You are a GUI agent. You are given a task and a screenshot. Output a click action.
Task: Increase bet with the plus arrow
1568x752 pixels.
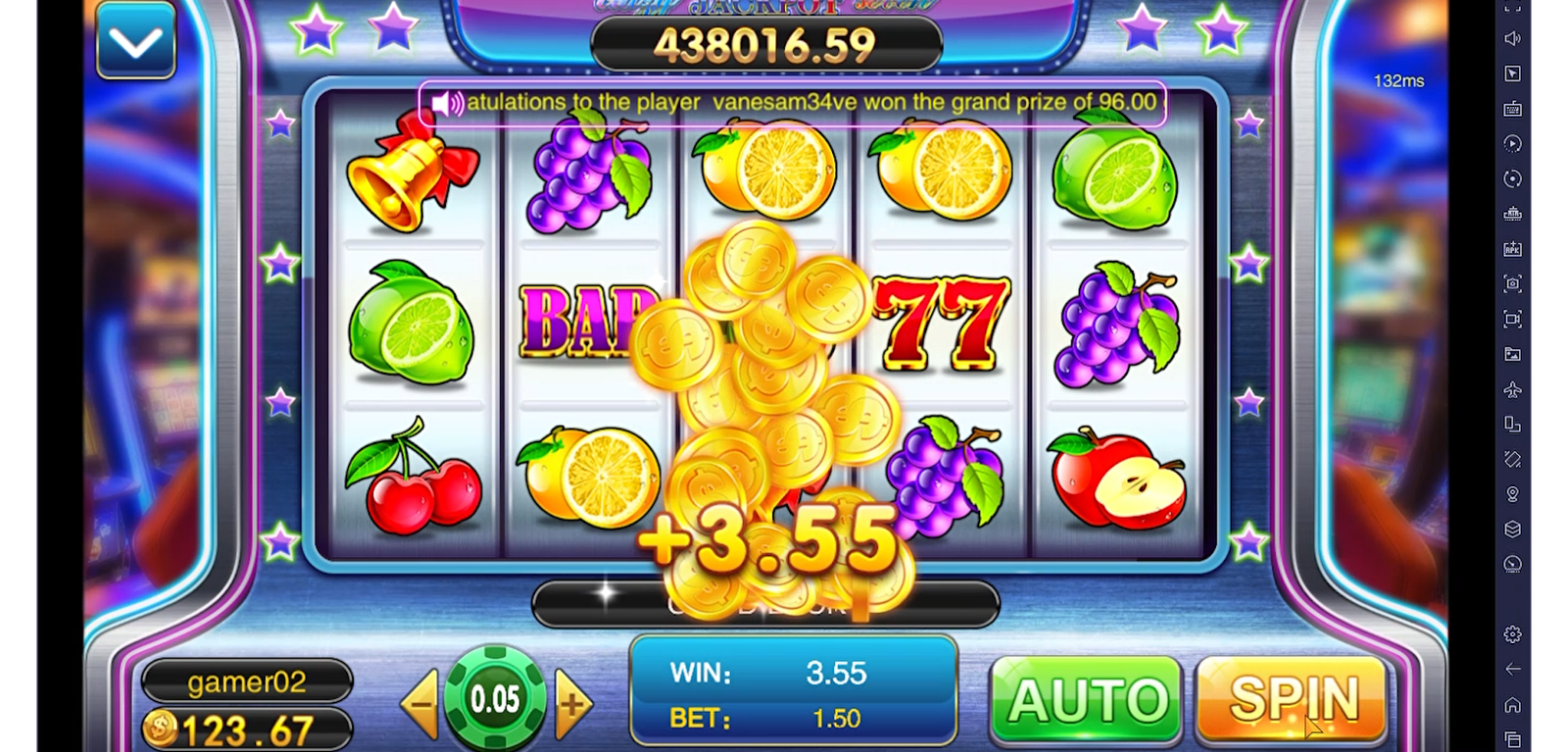[572, 703]
